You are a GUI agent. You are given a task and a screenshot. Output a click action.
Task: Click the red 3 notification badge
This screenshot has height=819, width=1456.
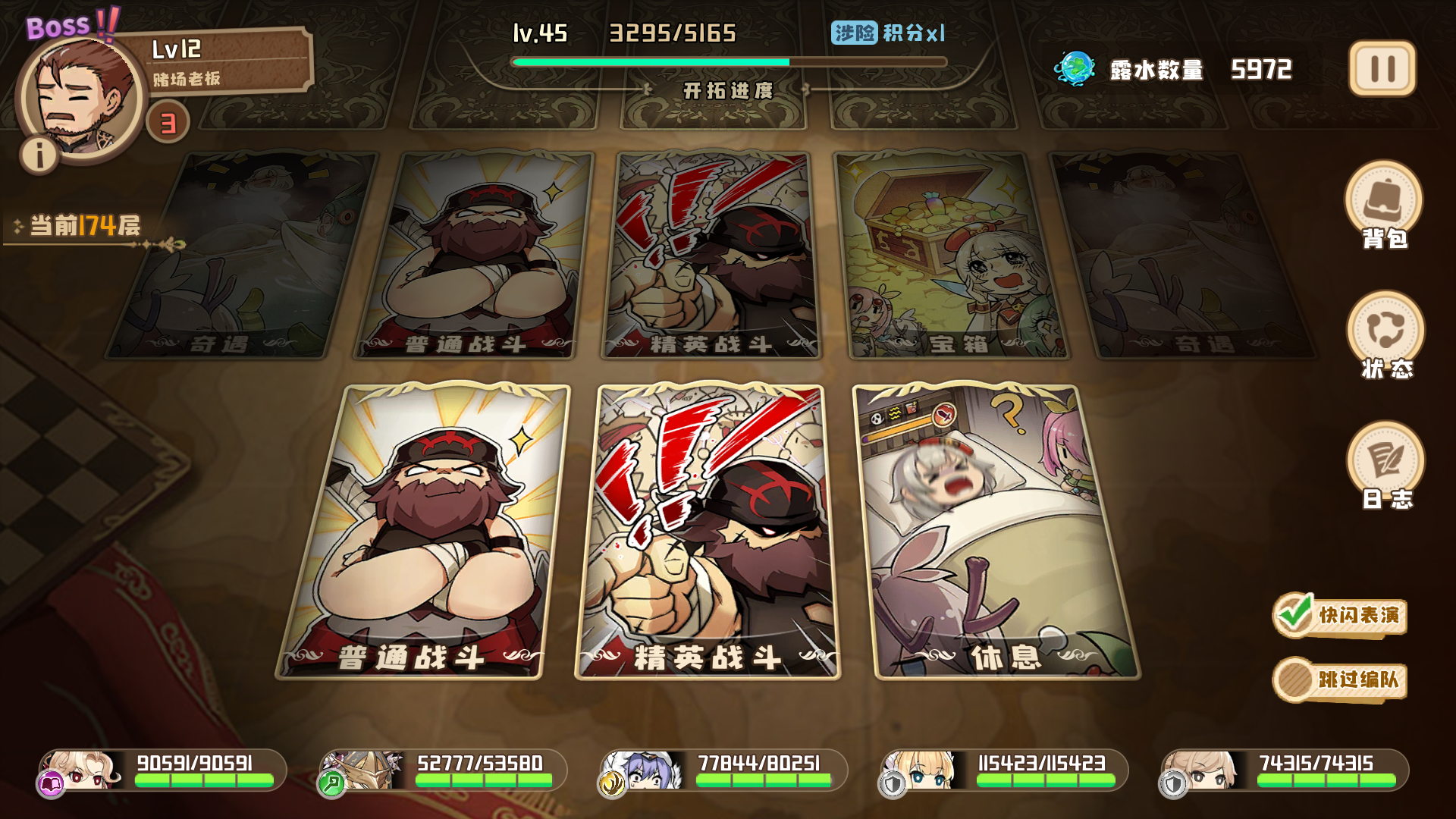pyautogui.click(x=167, y=121)
